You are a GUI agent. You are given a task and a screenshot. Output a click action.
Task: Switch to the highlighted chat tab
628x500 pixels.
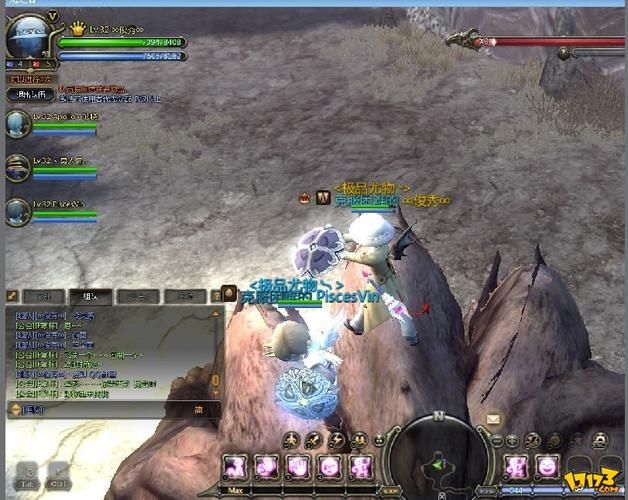(89, 296)
